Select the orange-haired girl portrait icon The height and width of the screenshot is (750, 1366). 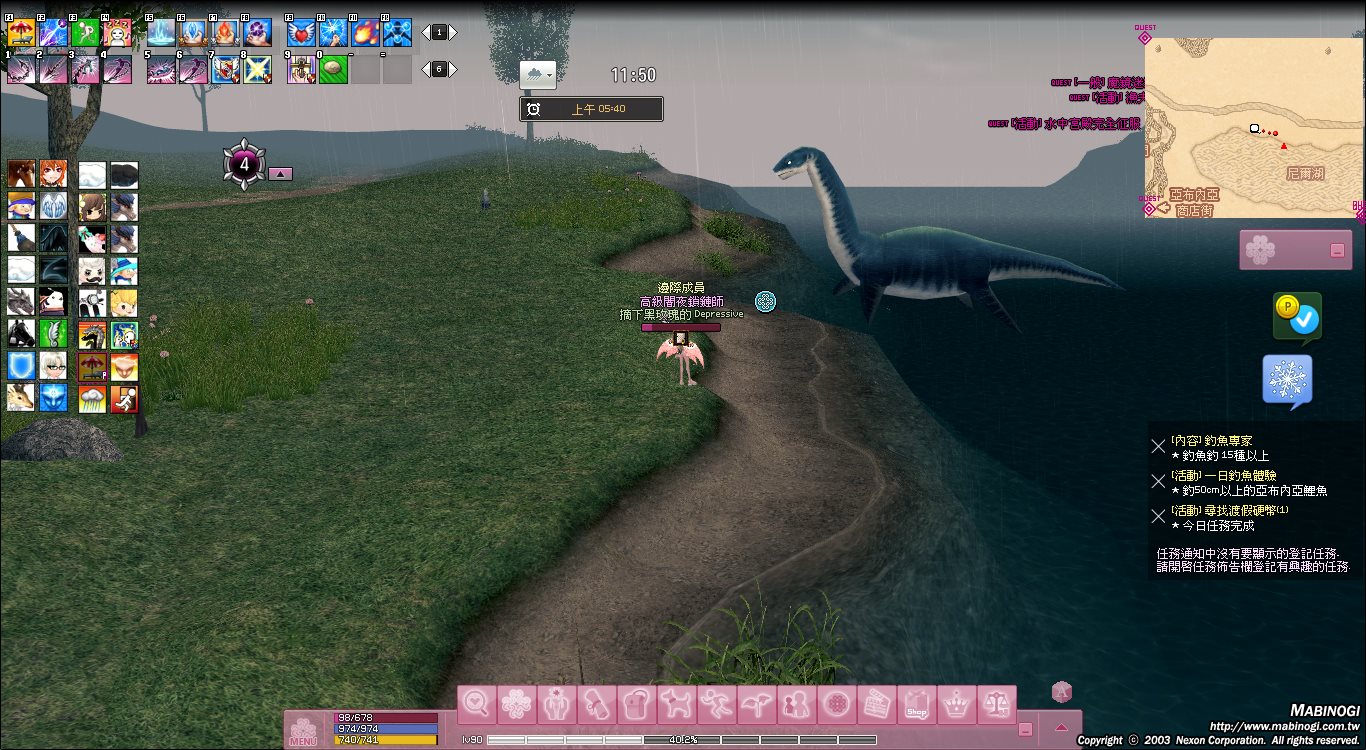(54, 175)
